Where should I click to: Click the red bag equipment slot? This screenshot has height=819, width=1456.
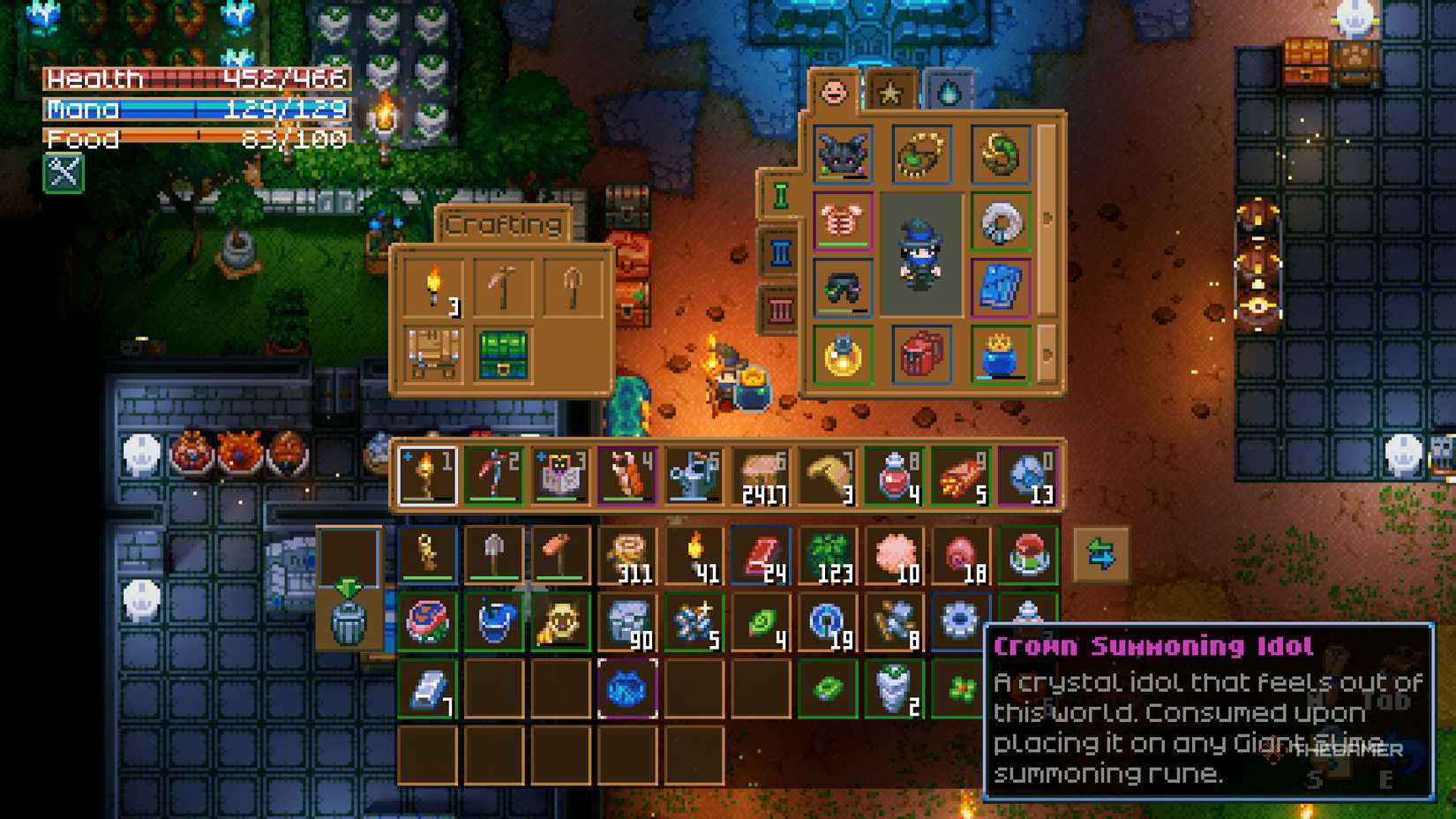(921, 354)
